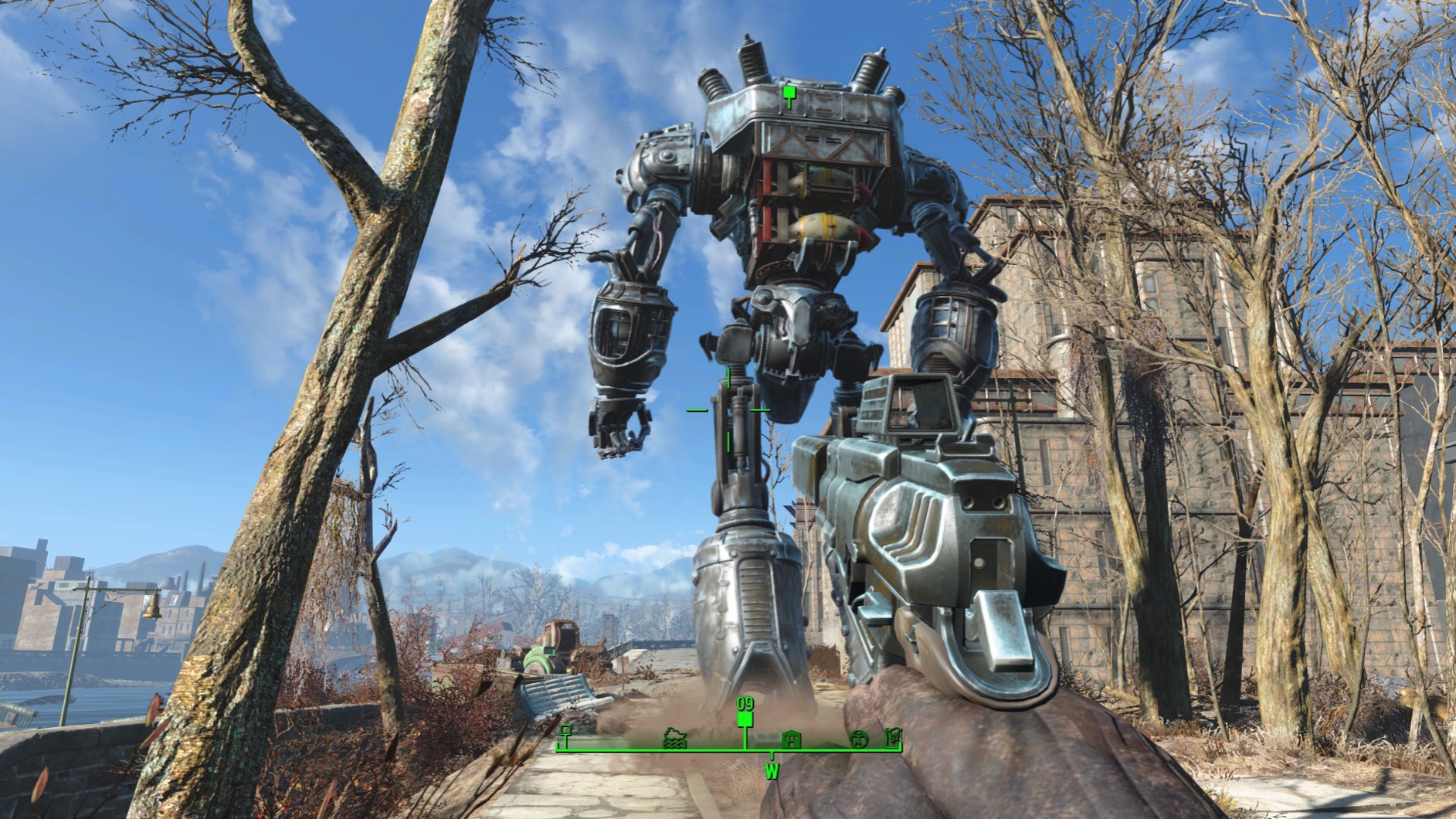Click the crosshair at screen center
The image size is (1456, 819).
[728, 409]
